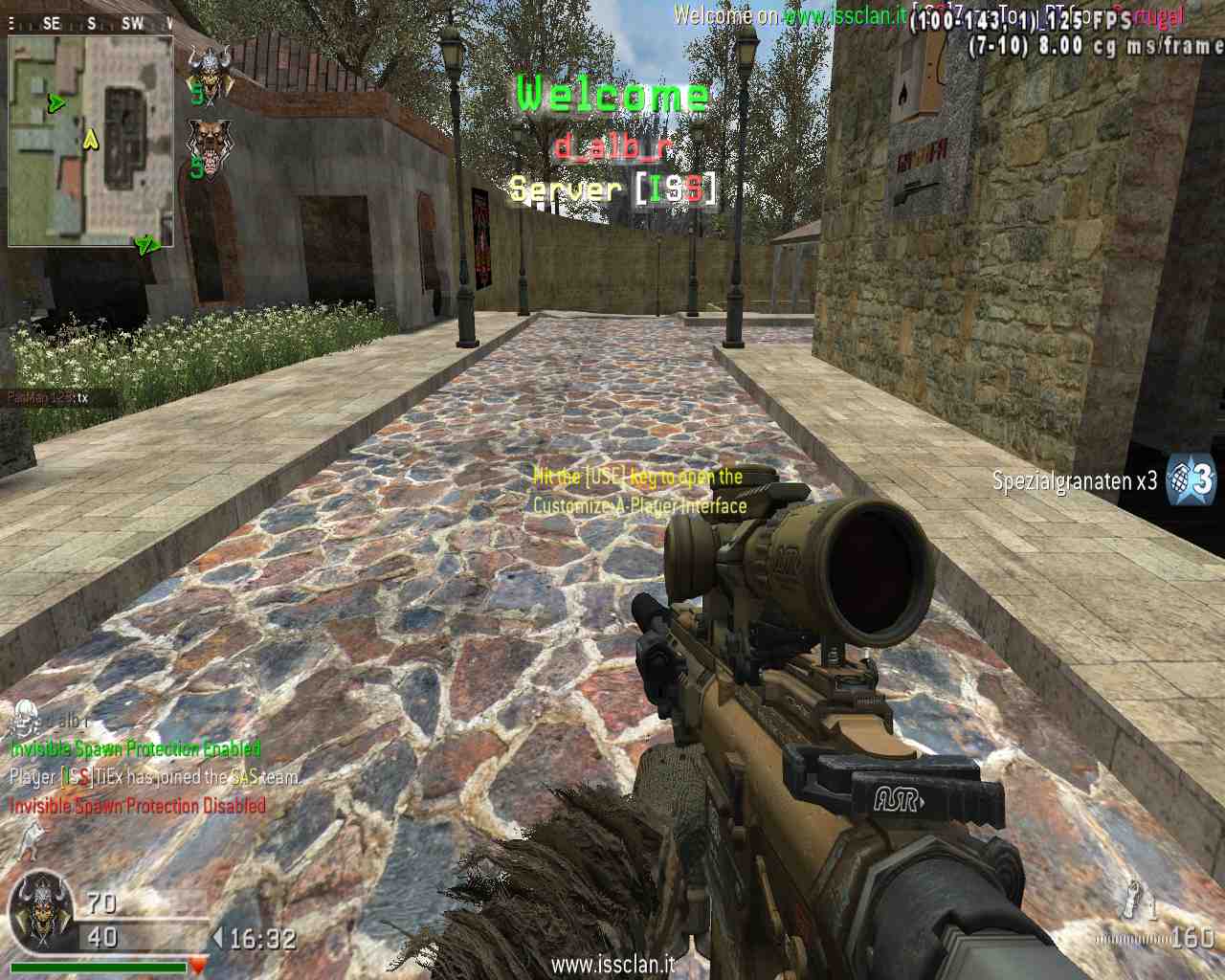Click the Spezialgranaten star grenade icon
Viewport: 1225px width, 980px height.
[1192, 479]
